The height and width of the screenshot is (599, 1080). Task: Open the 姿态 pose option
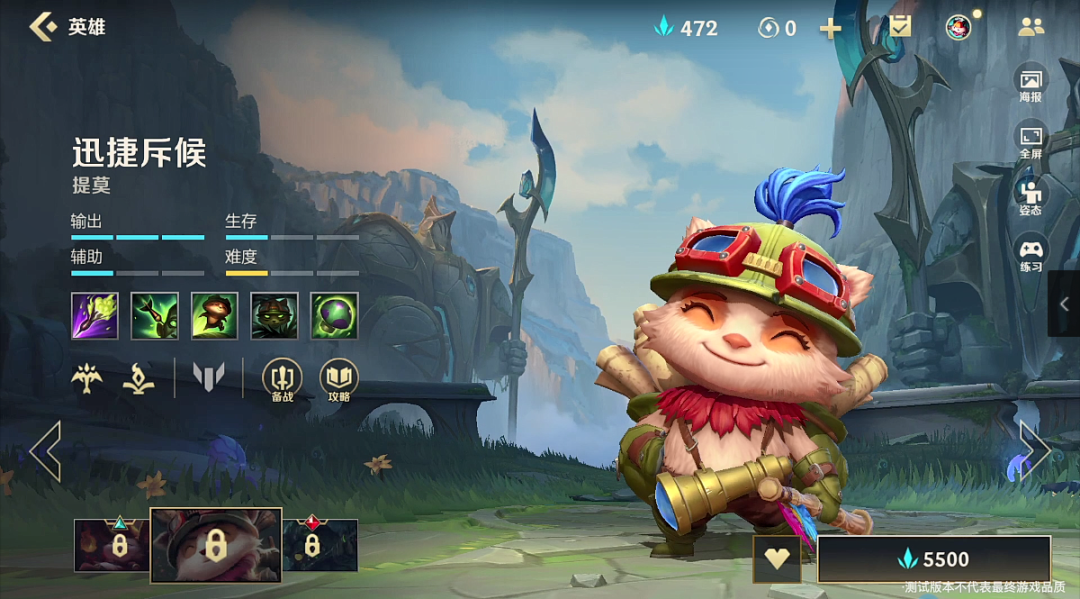1030,197
